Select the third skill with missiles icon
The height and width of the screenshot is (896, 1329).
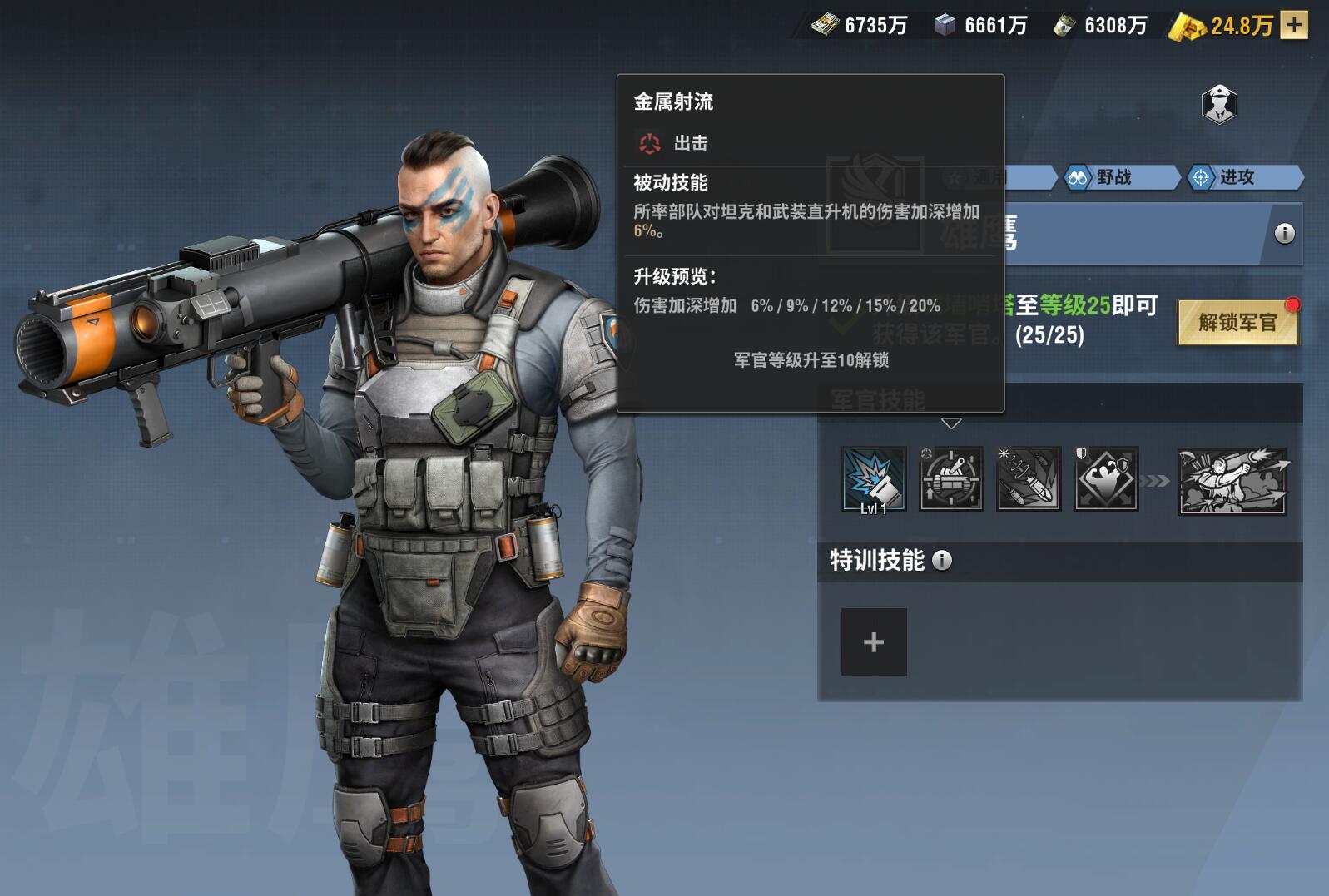point(1029,479)
